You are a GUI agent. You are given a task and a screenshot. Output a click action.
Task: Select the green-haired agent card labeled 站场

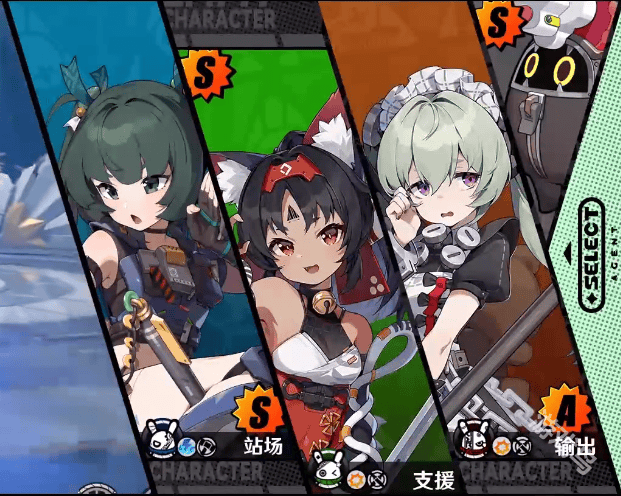[x=150, y=250]
